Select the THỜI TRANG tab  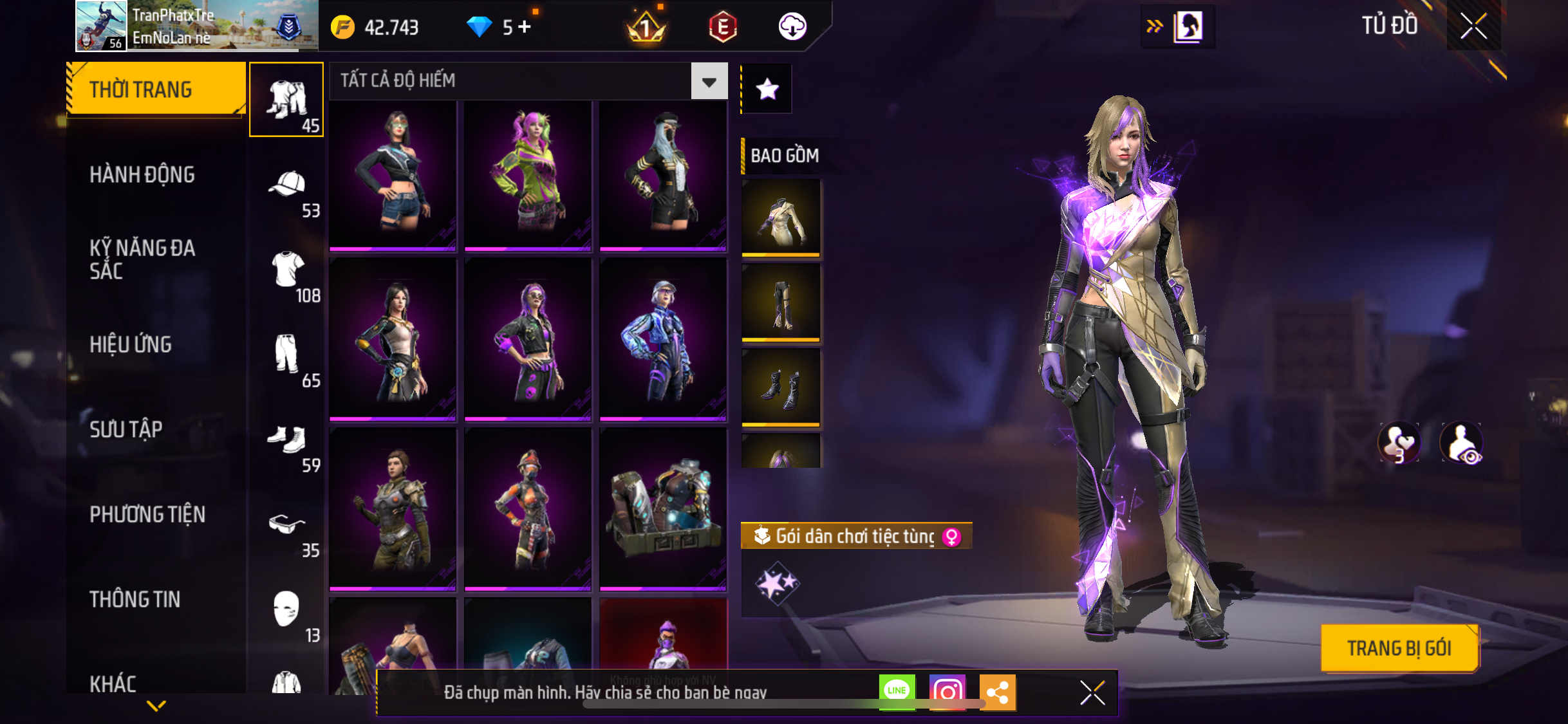point(154,89)
